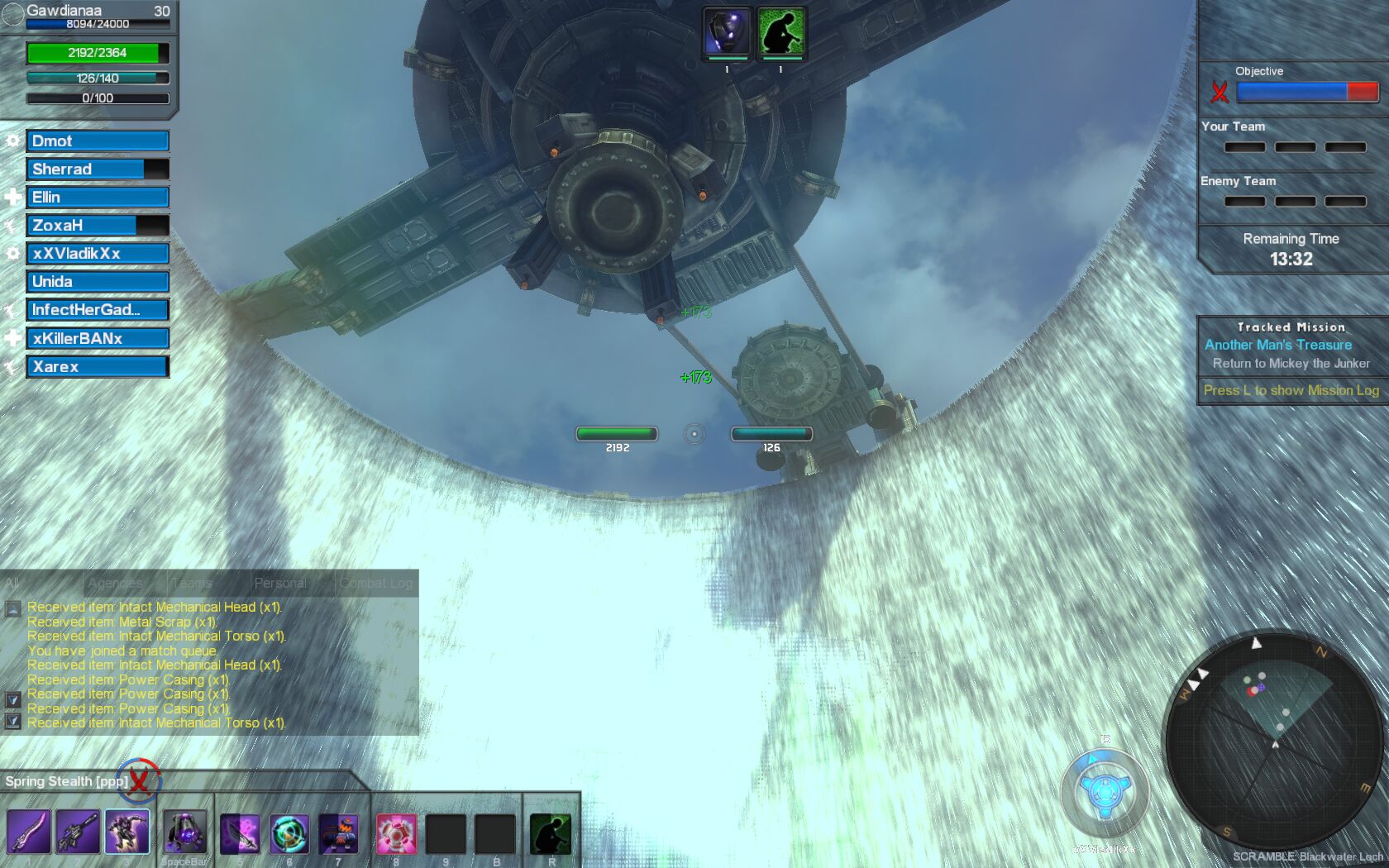Select the rifle weapon slot
The height and width of the screenshot is (868, 1389).
pyautogui.click(x=78, y=832)
